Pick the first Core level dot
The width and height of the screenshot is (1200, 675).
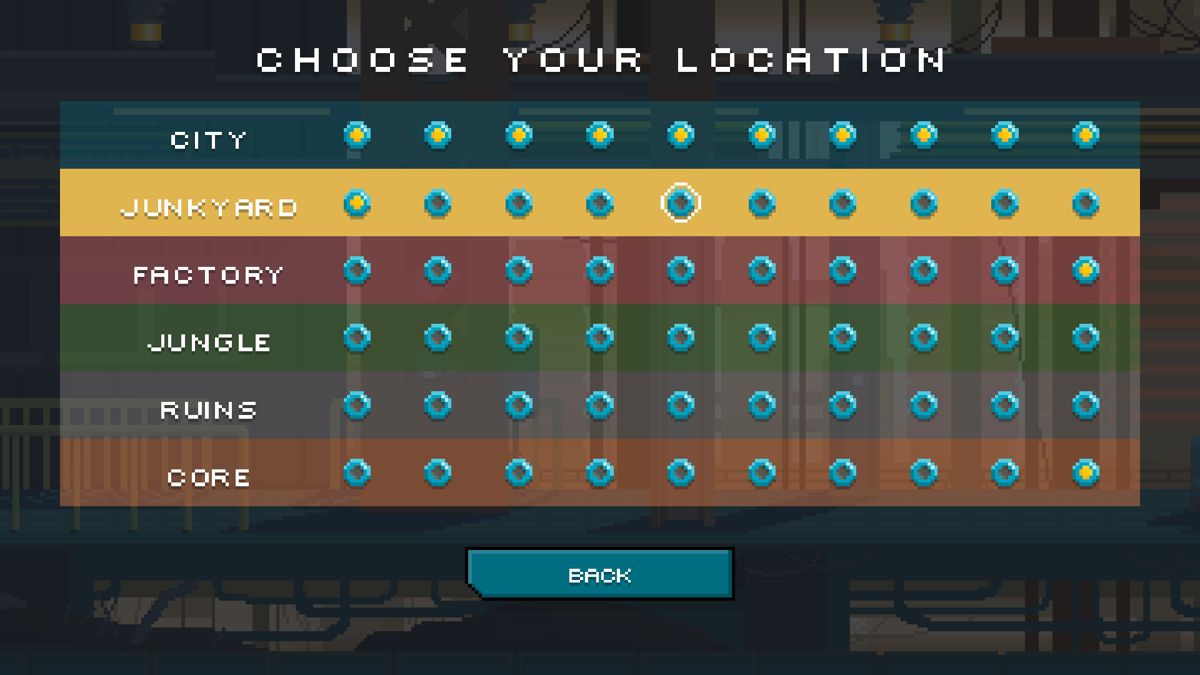click(357, 472)
